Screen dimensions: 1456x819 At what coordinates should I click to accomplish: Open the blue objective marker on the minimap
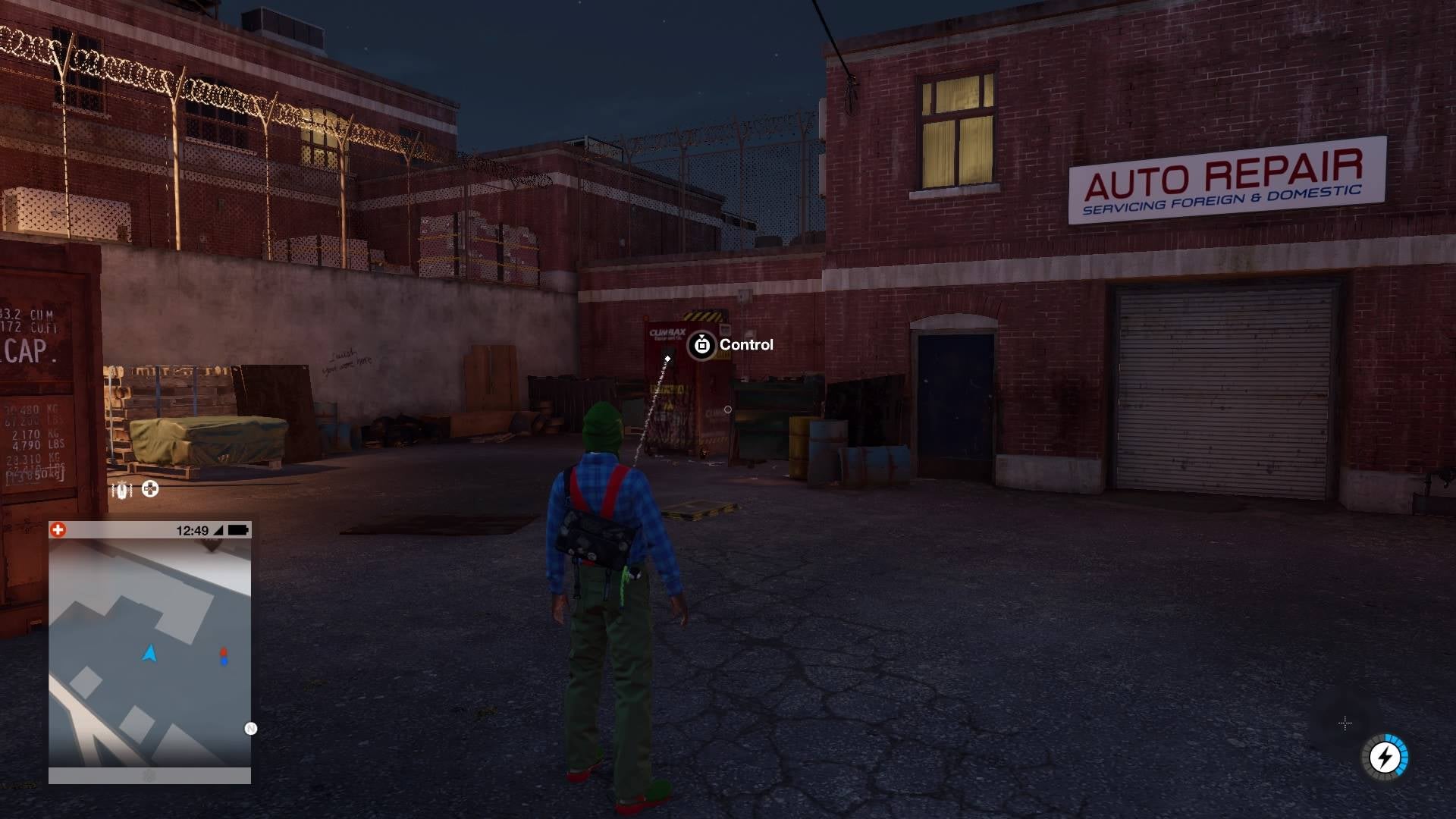pyautogui.click(x=224, y=661)
